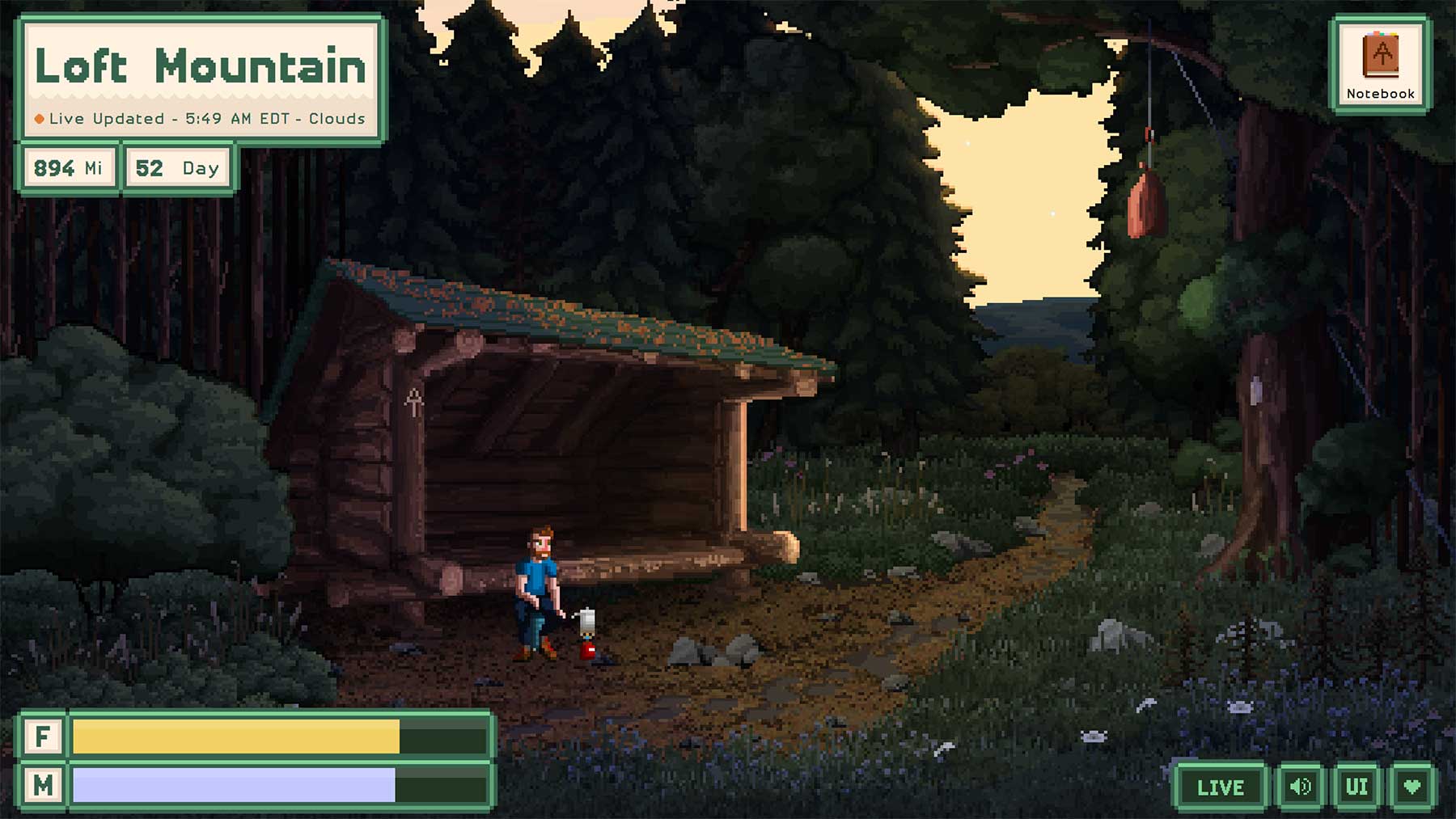Click the 52 Day counter box

click(x=177, y=168)
